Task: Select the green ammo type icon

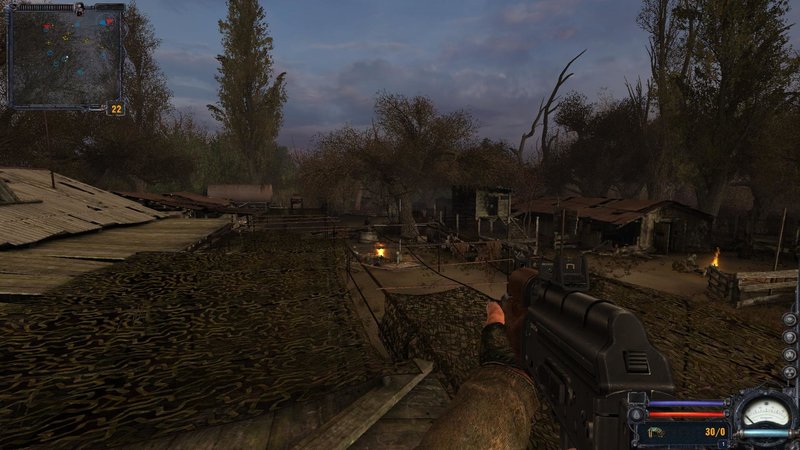Action: 658,432
